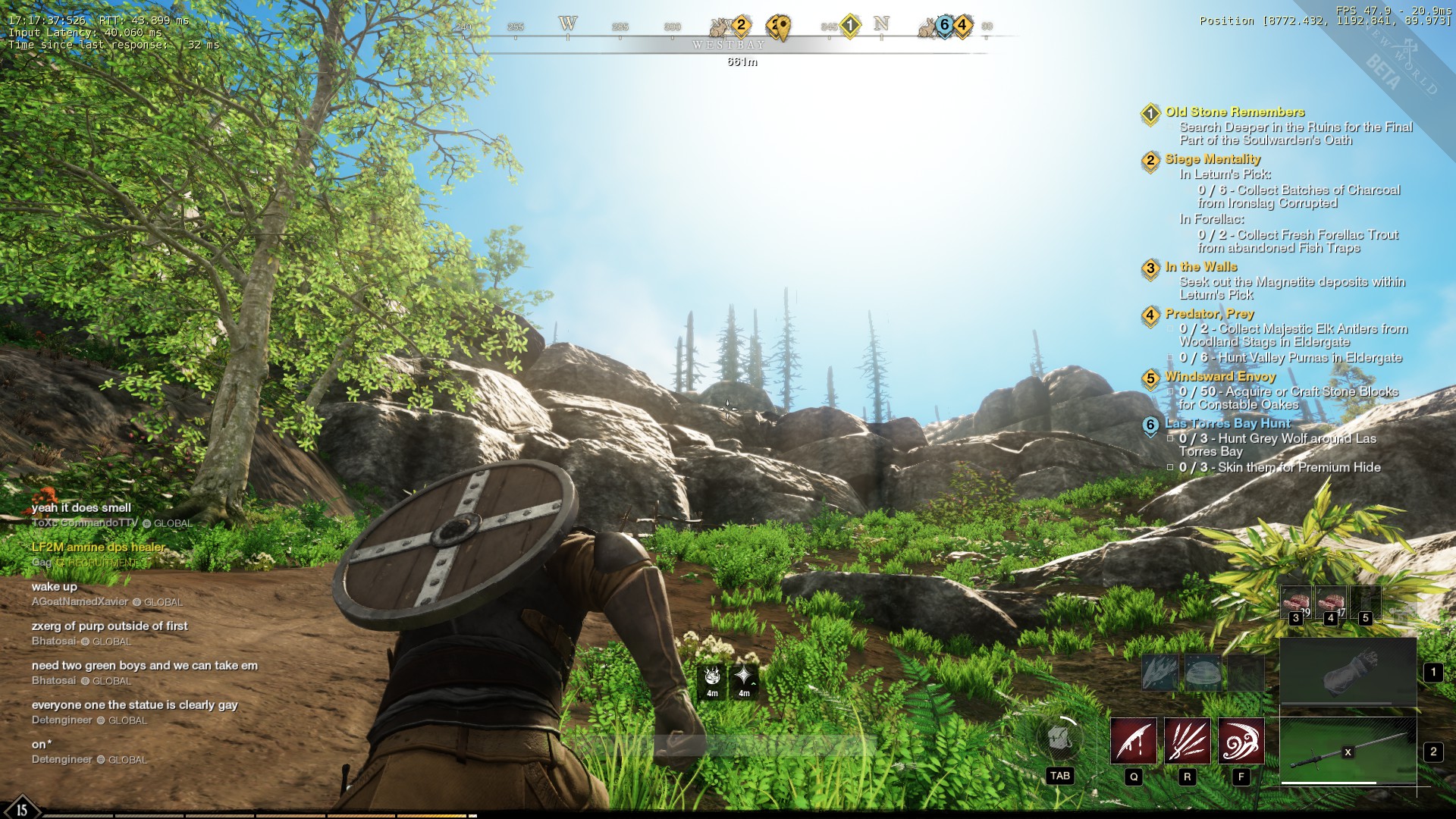Activate the swirling wind ability icon

pyautogui.click(x=1241, y=741)
